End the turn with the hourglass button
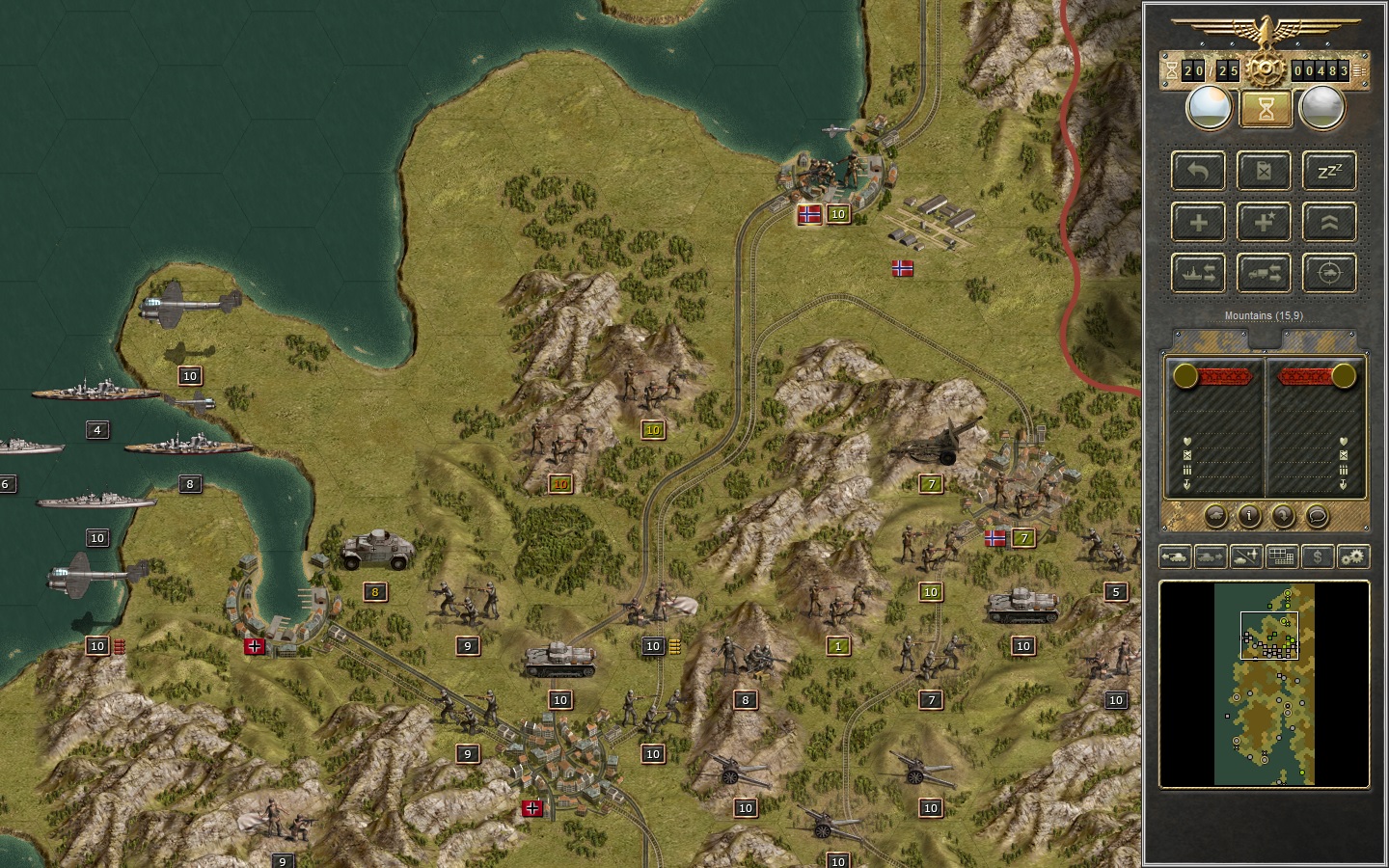Image resolution: width=1389 pixels, height=868 pixels. coord(1266,109)
